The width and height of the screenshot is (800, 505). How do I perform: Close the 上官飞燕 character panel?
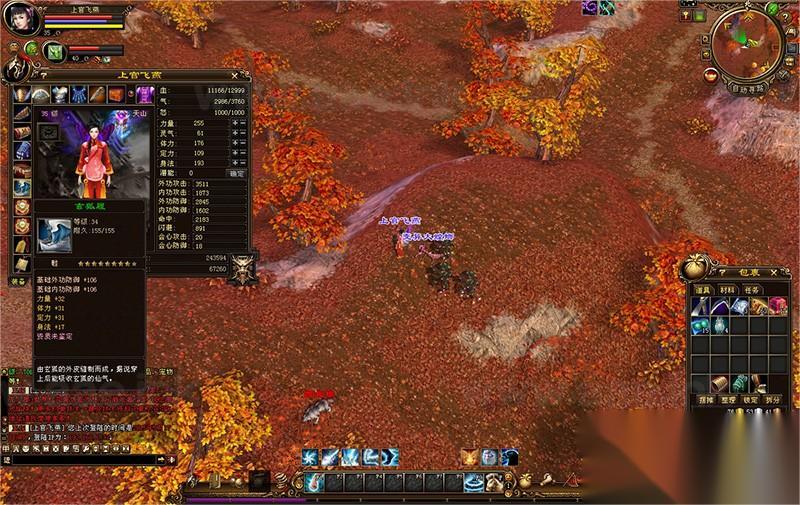point(234,75)
